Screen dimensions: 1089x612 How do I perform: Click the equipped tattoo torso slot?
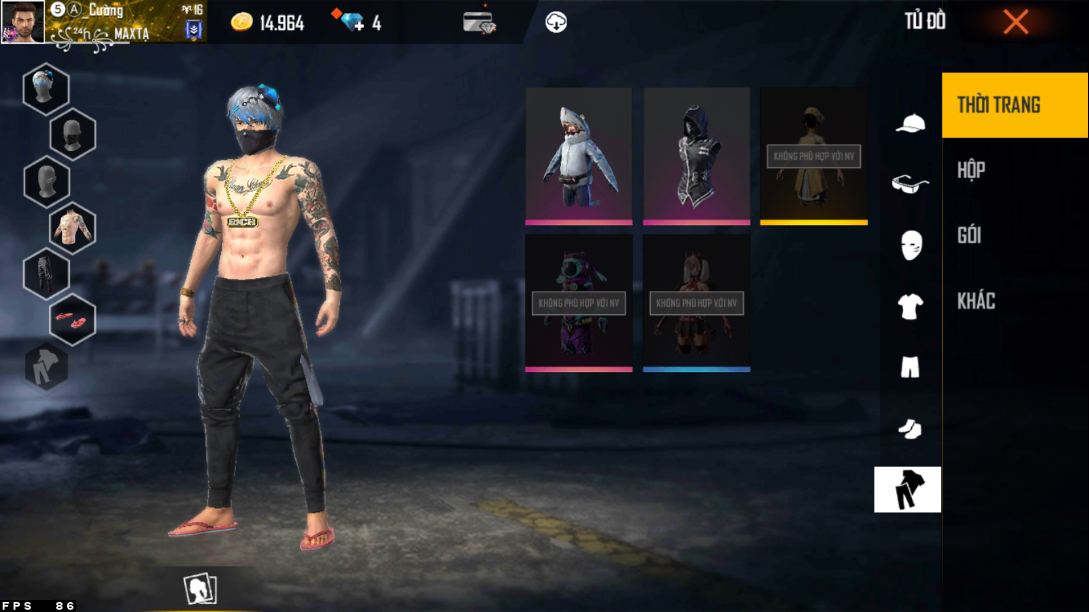[x=72, y=227]
